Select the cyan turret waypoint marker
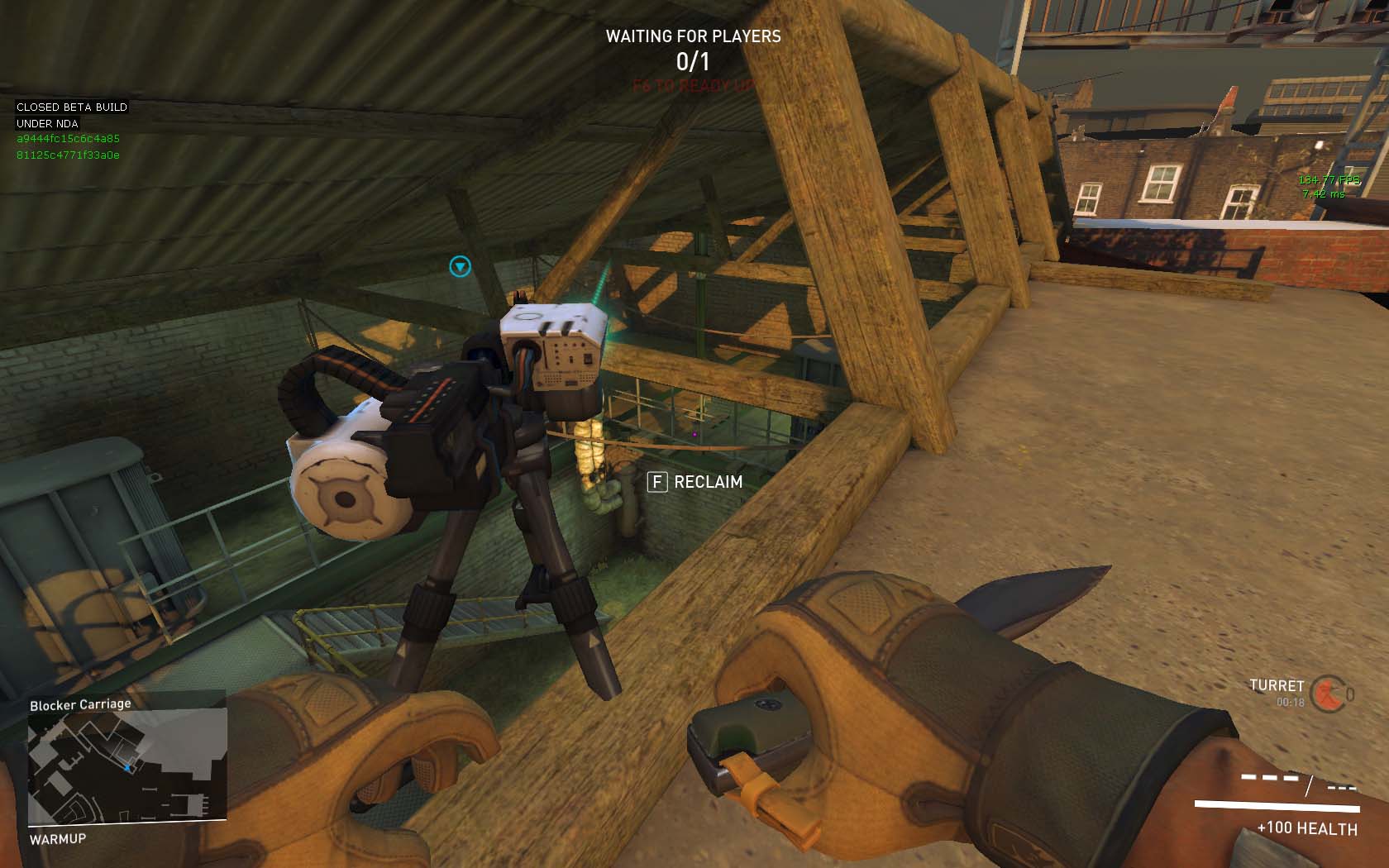The width and height of the screenshot is (1389, 868). (x=460, y=266)
